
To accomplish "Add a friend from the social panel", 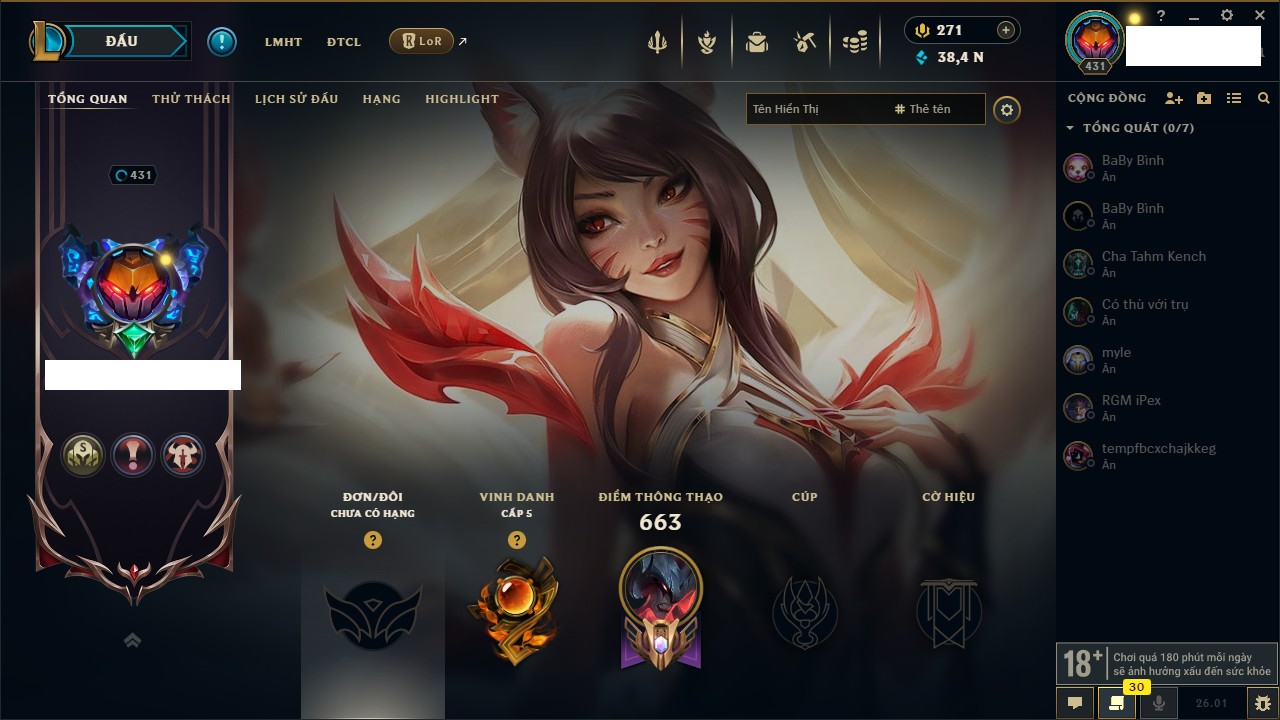I will click(x=1174, y=98).
